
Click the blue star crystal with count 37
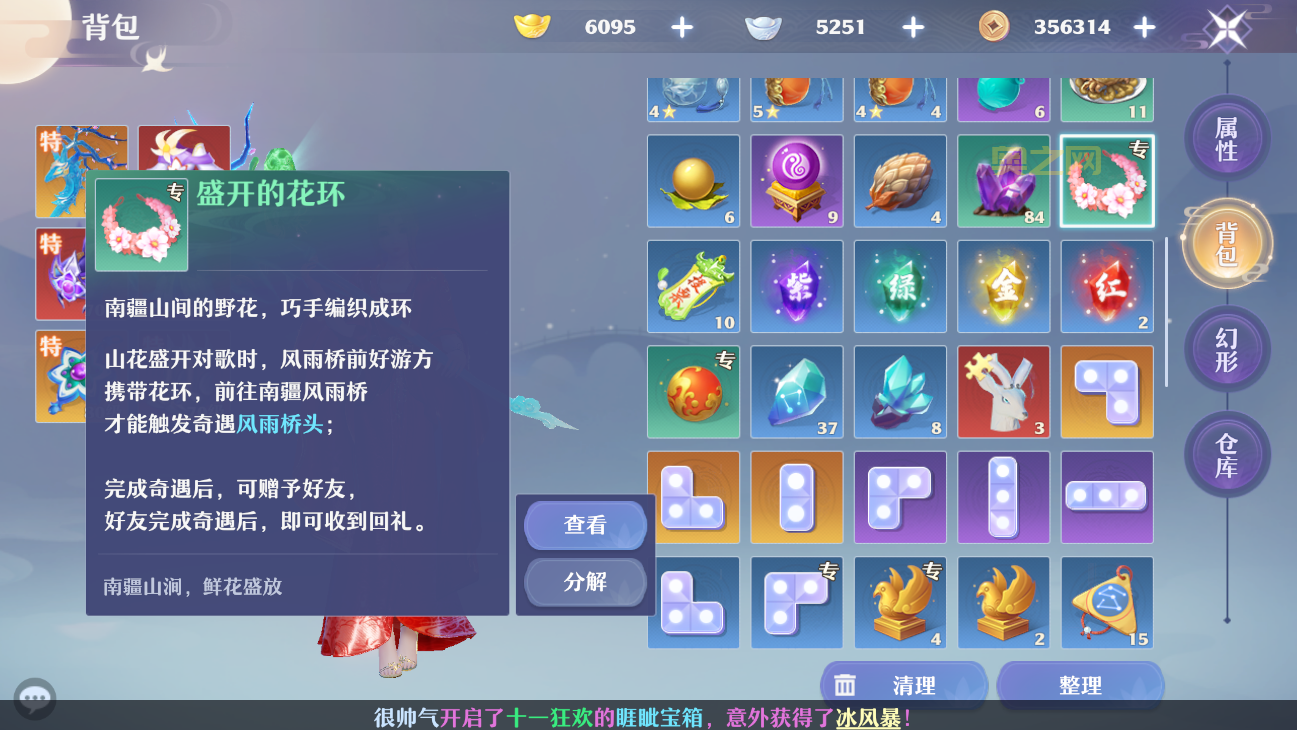pos(796,392)
